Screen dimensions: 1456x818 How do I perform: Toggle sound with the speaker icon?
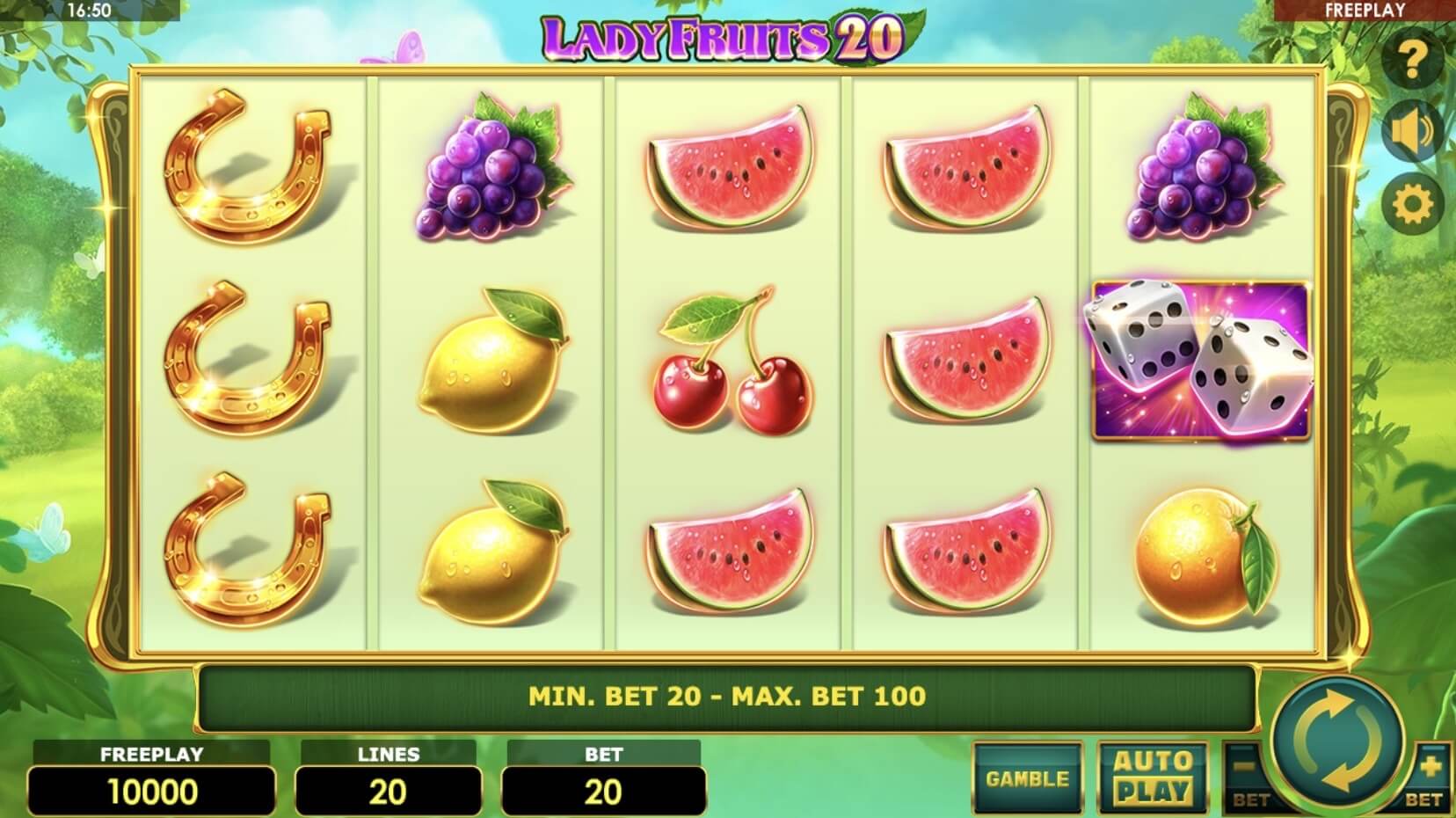pyautogui.click(x=1413, y=132)
